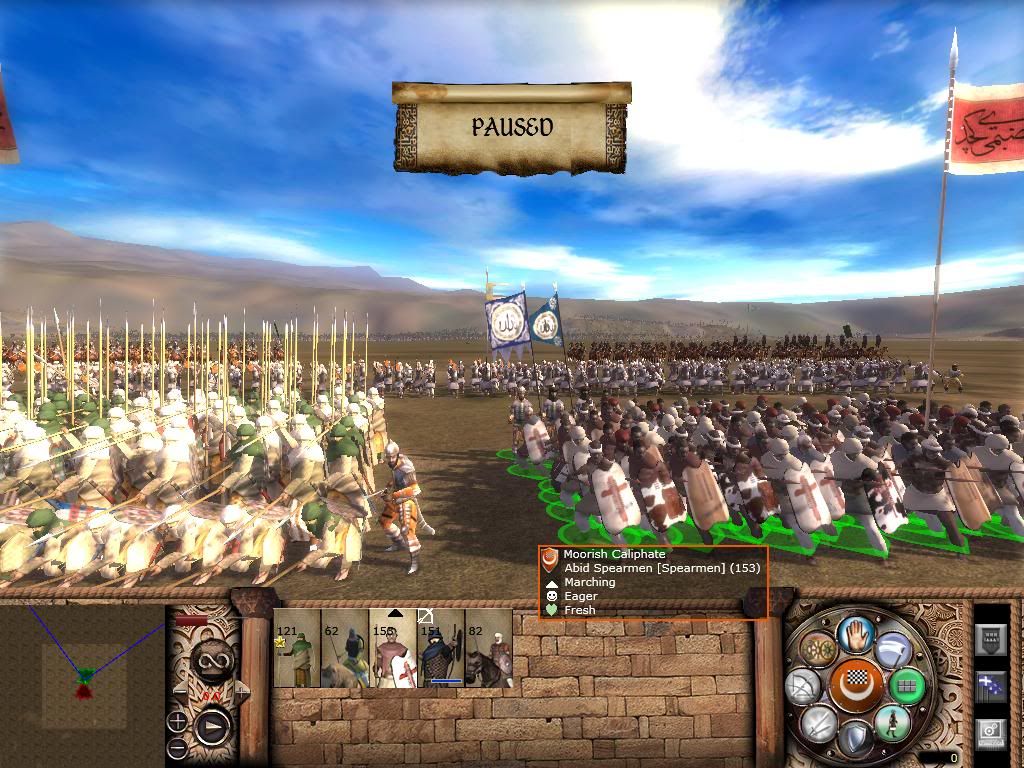Zoom in the minimap with plus button
The image size is (1024, 768).
178,720
